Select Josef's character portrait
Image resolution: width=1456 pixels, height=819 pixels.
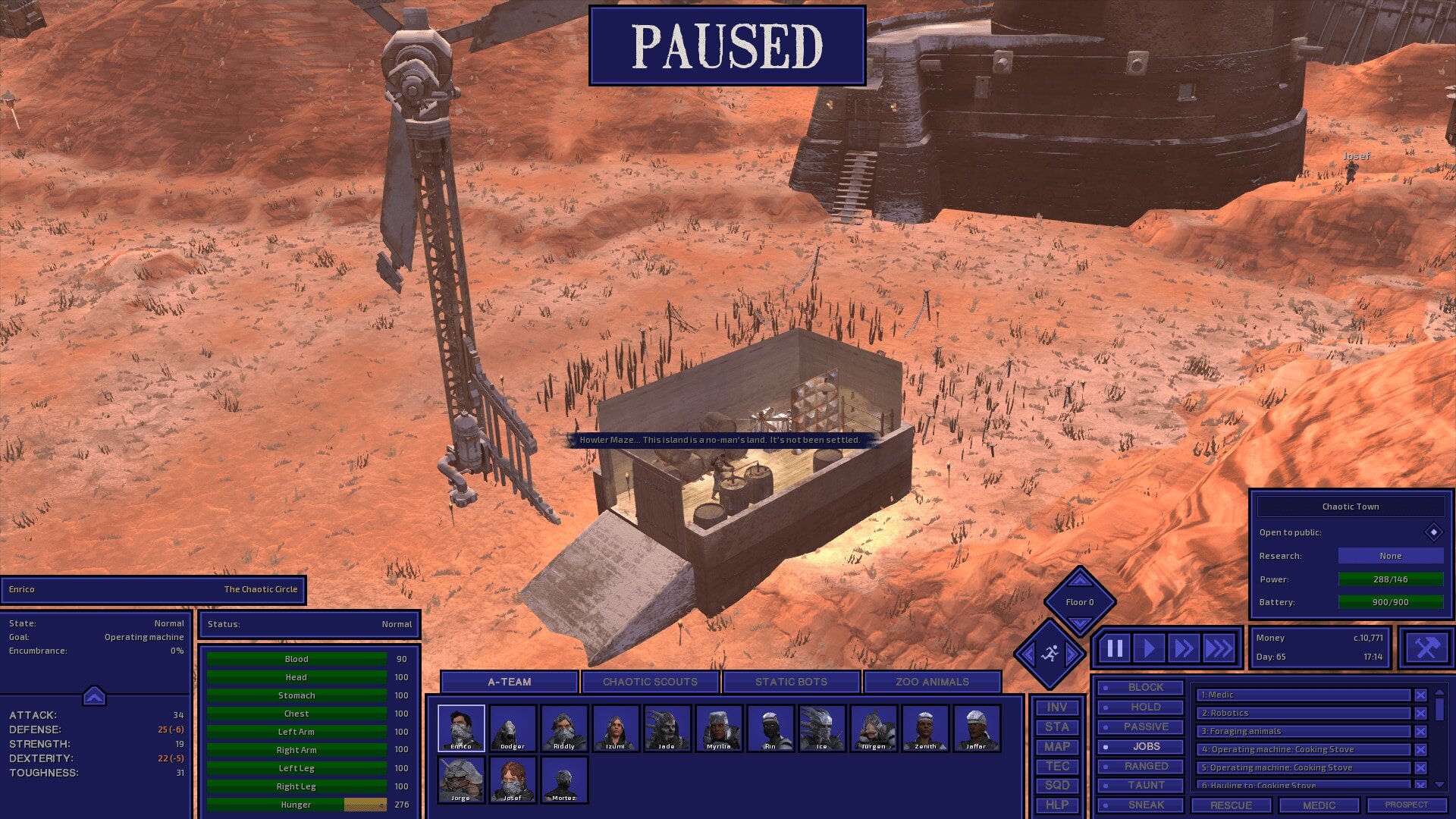pyautogui.click(x=513, y=780)
